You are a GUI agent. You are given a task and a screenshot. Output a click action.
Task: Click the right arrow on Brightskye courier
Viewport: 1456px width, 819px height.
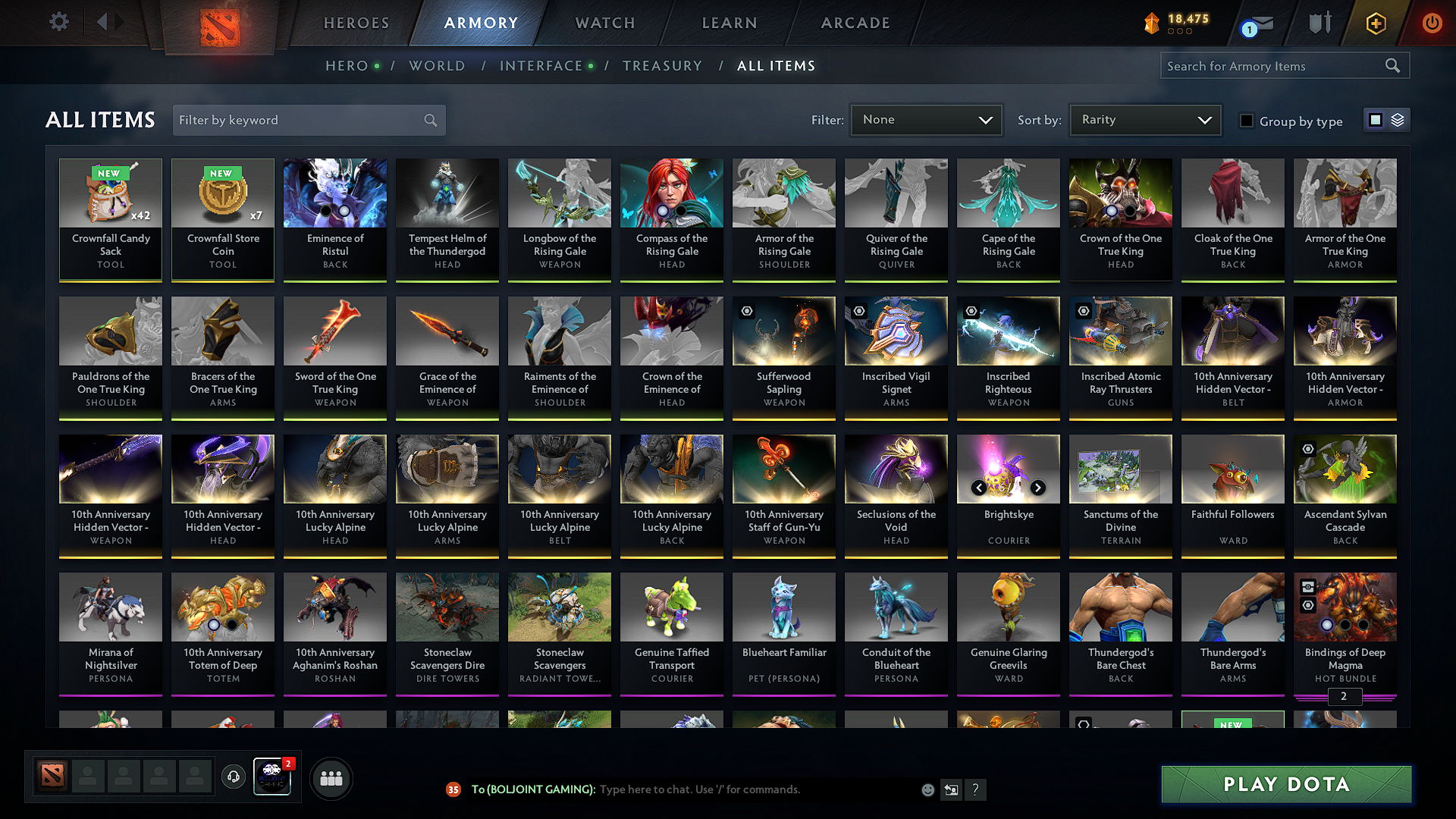[x=1038, y=488]
